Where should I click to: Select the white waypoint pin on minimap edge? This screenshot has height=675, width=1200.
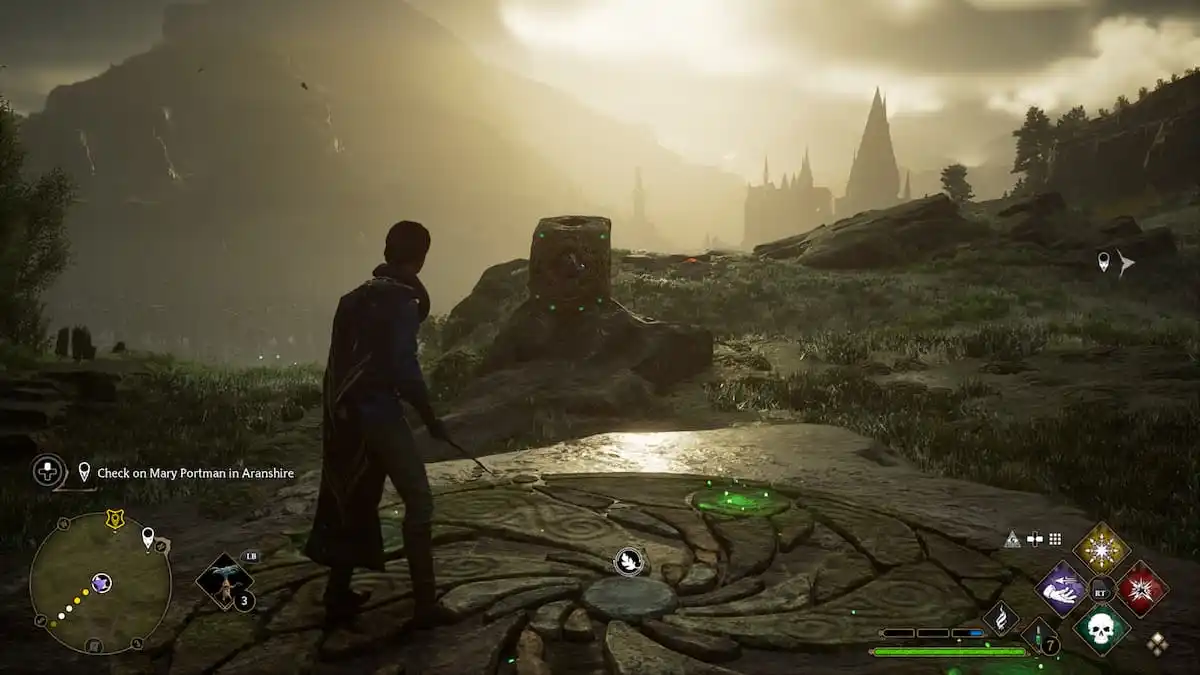point(148,538)
